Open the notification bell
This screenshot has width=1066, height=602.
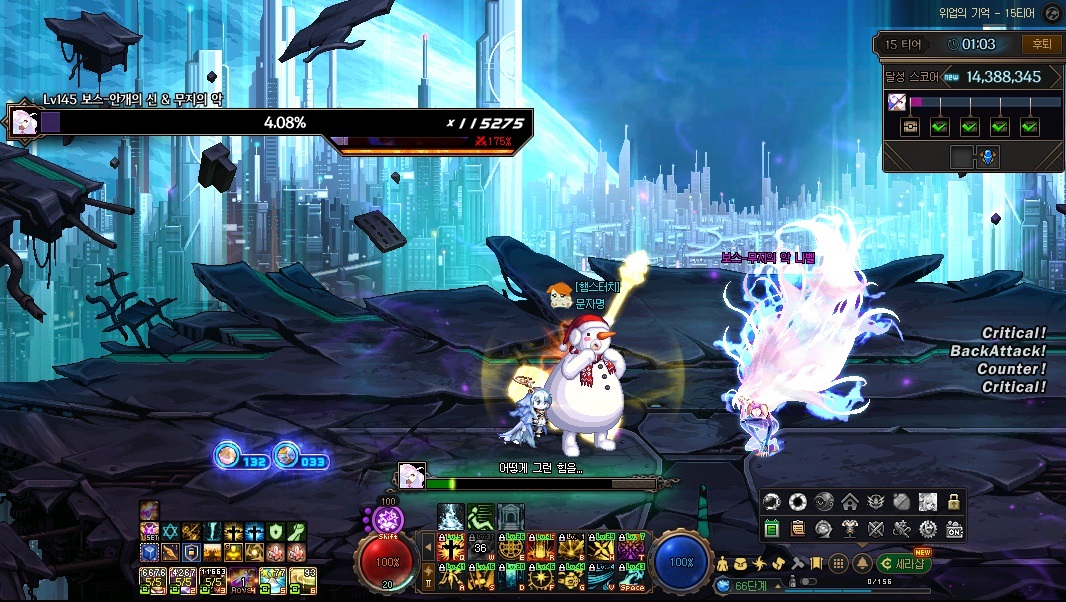click(x=862, y=563)
